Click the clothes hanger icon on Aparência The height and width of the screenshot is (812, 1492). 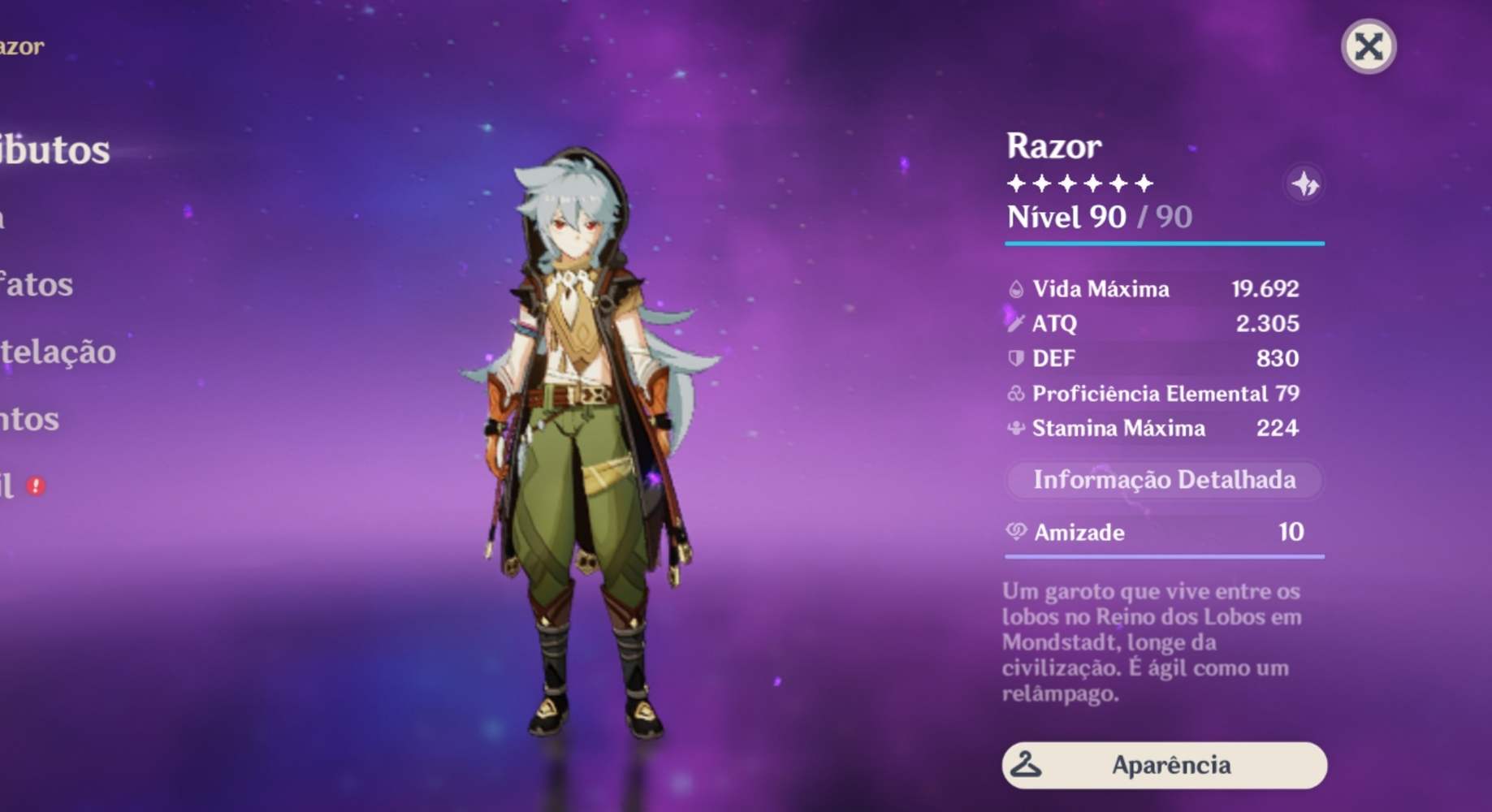point(1025,764)
